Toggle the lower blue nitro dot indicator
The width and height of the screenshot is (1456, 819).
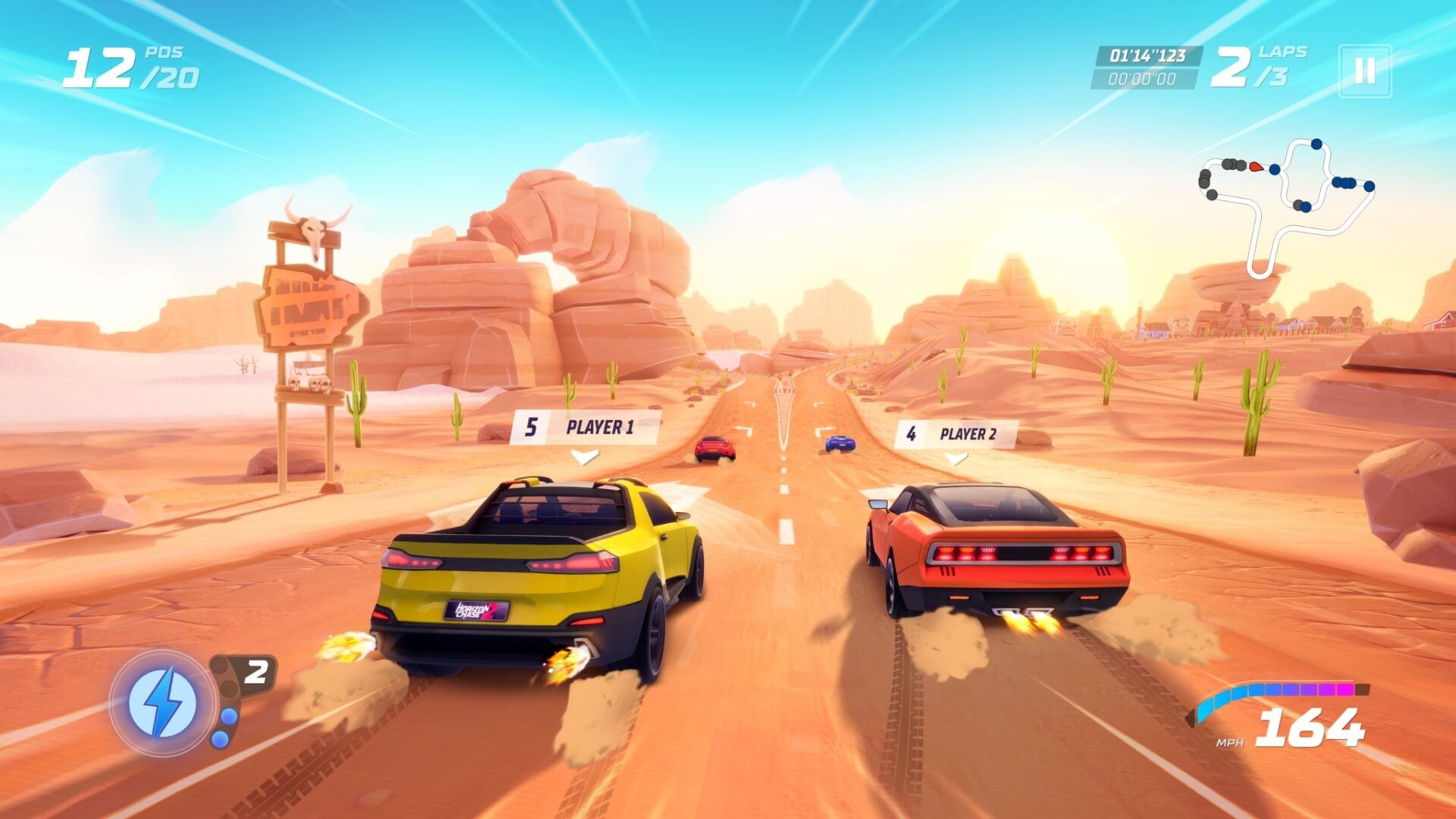pyautogui.click(x=220, y=740)
